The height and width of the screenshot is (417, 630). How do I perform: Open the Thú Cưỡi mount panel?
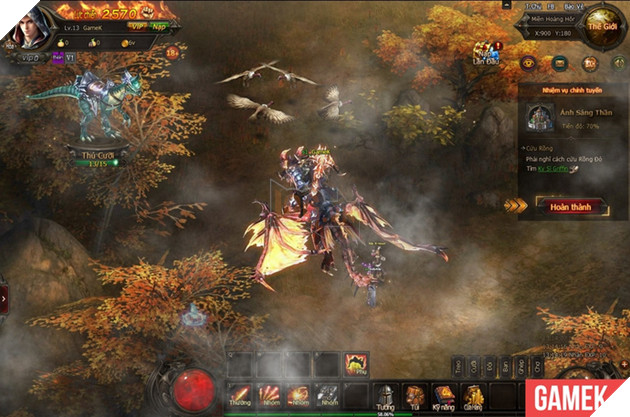click(x=95, y=155)
